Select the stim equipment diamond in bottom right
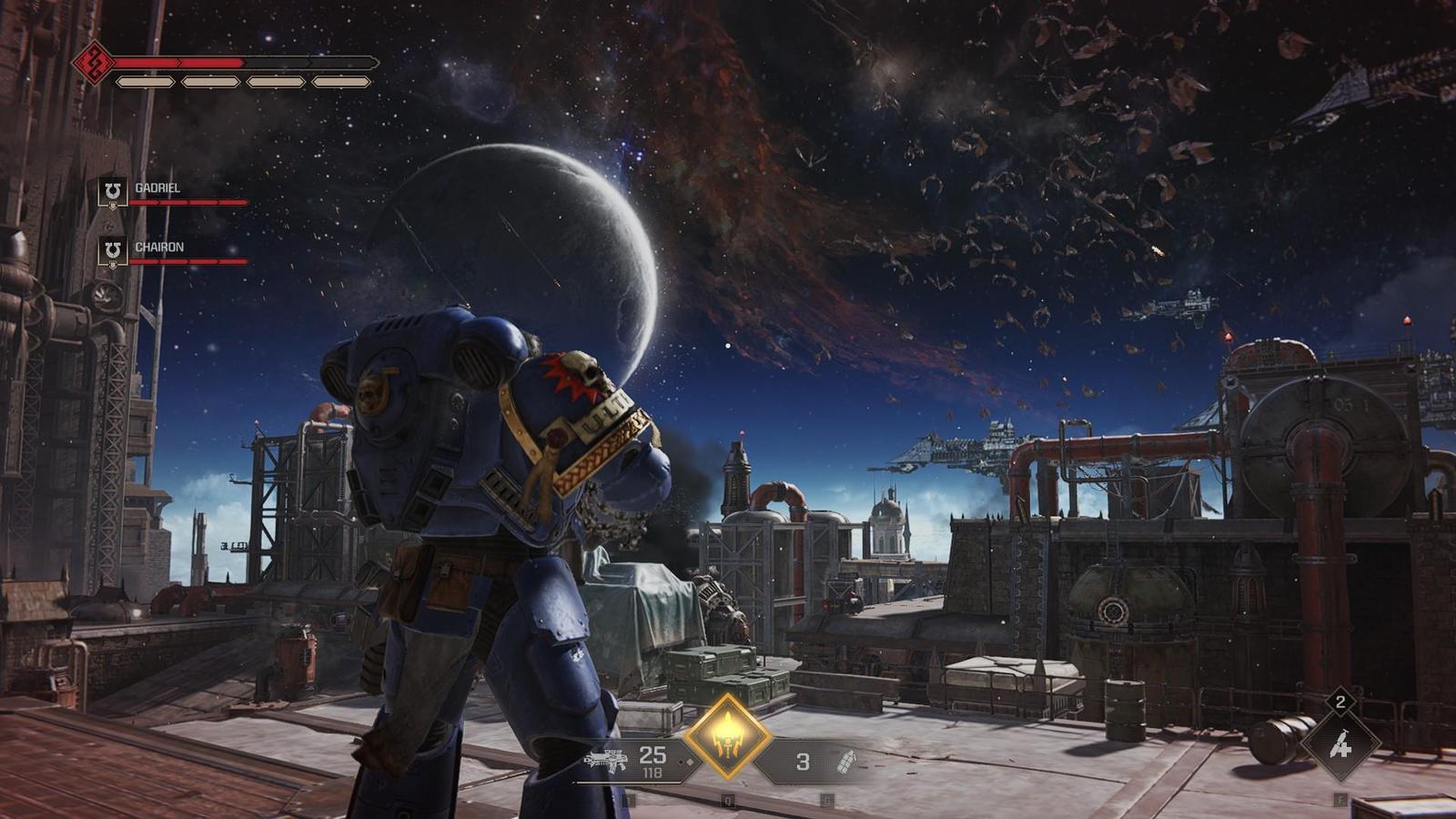Screen dimensions: 1456x819 coord(1340,746)
